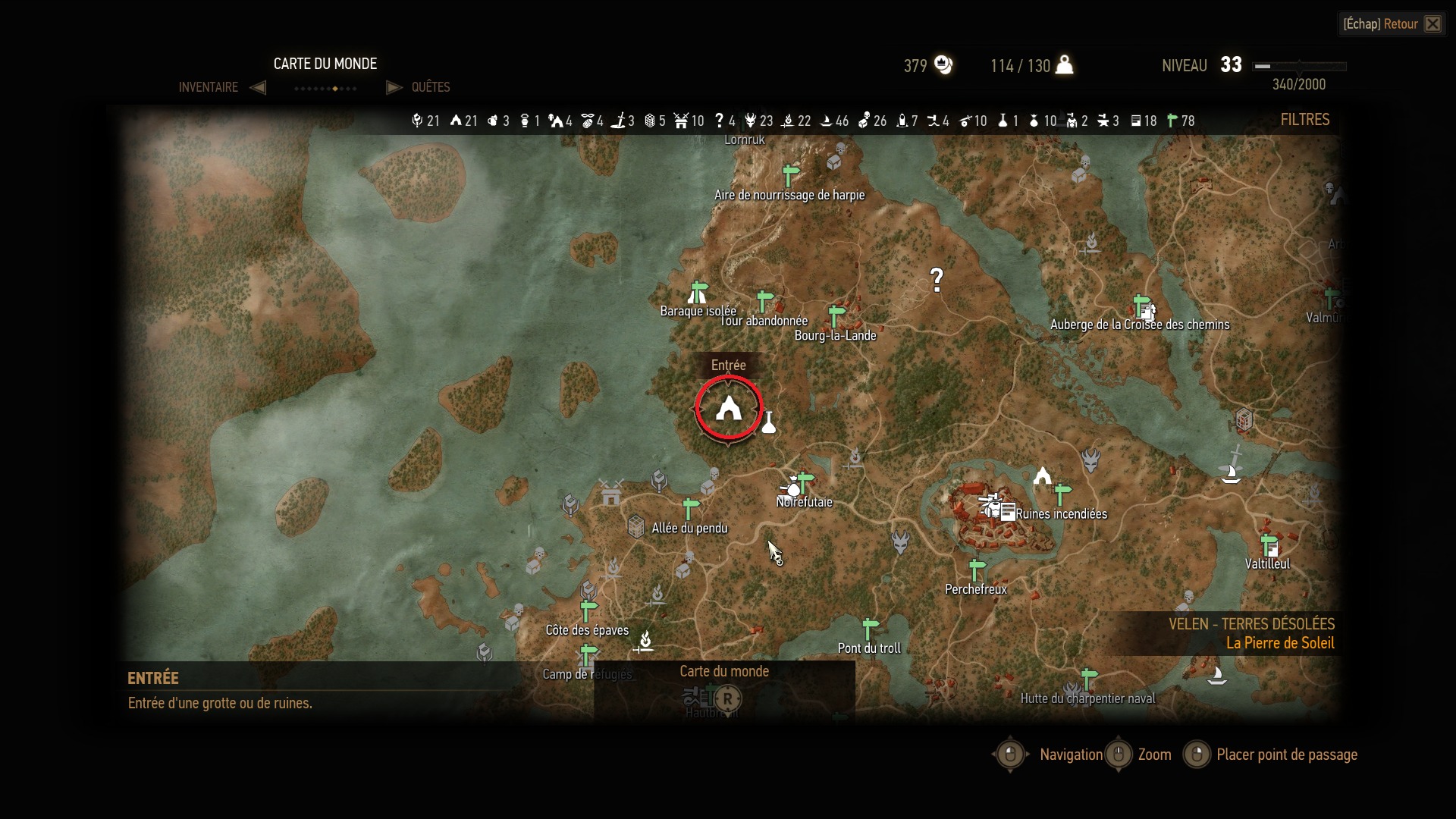Choose the Bourg-la-Lande signpost
Screen dimensions: 1456x819
pyautogui.click(x=836, y=316)
